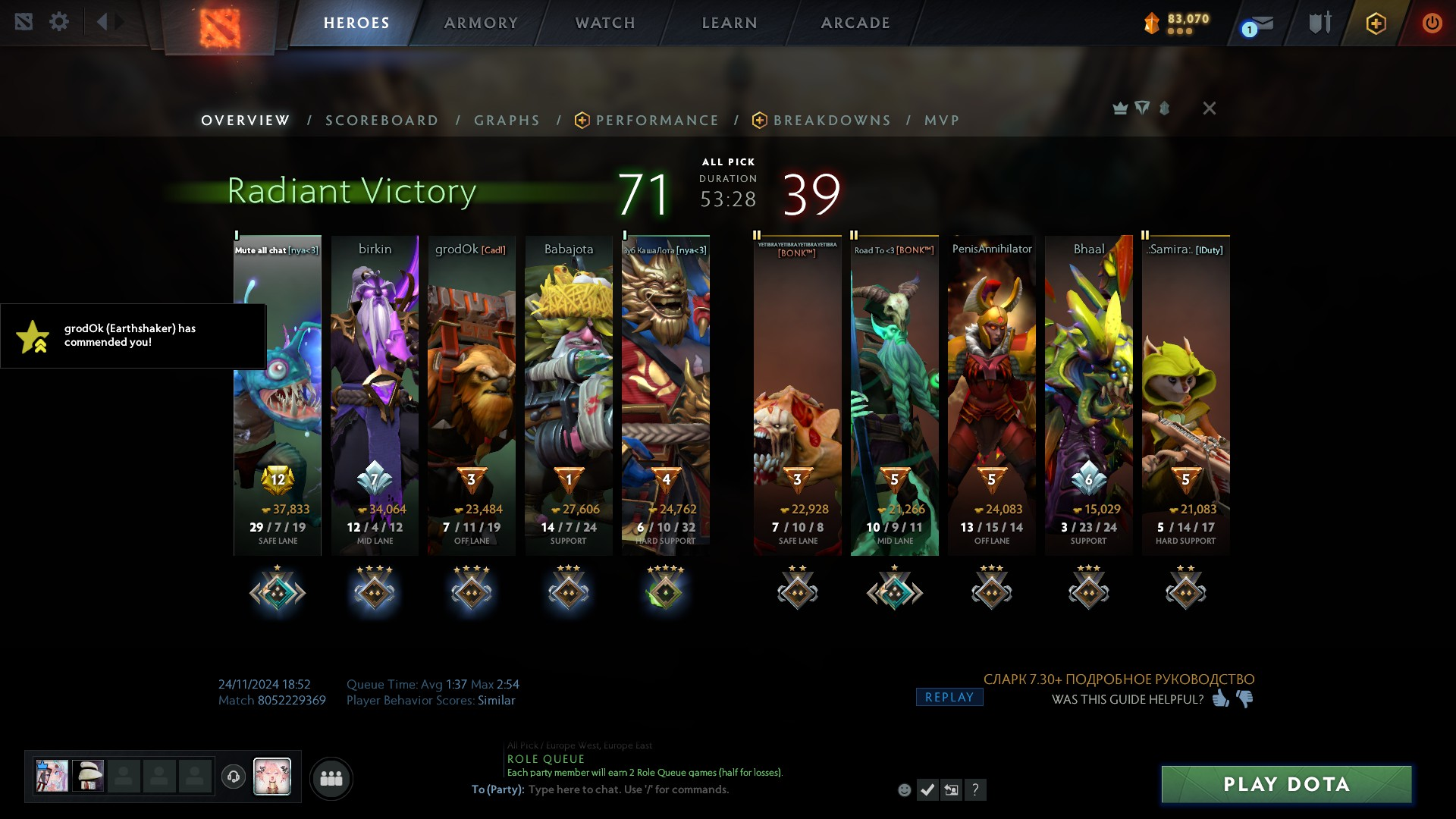Open the Learn section
Image resolution: width=1456 pixels, height=819 pixels.
coord(730,23)
